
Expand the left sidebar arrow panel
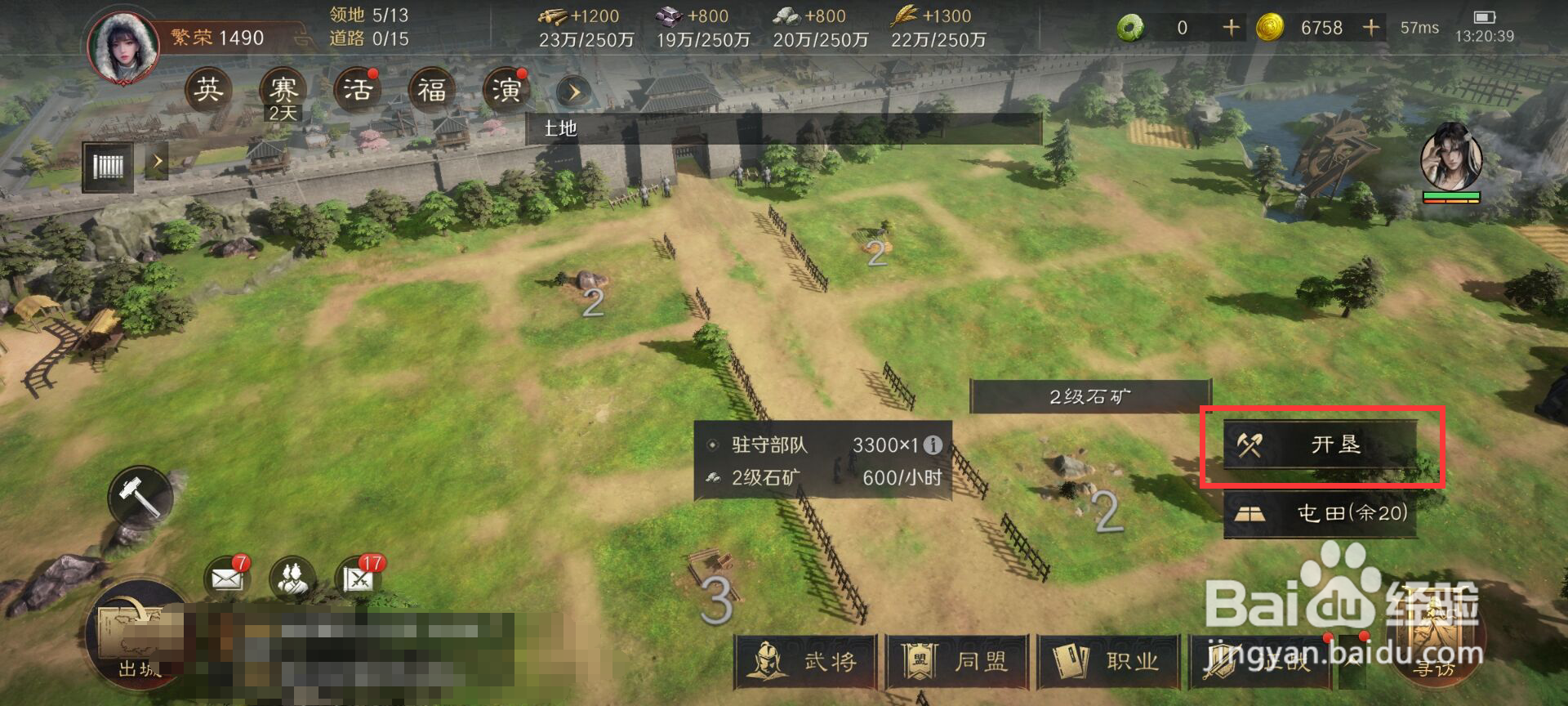point(158,161)
